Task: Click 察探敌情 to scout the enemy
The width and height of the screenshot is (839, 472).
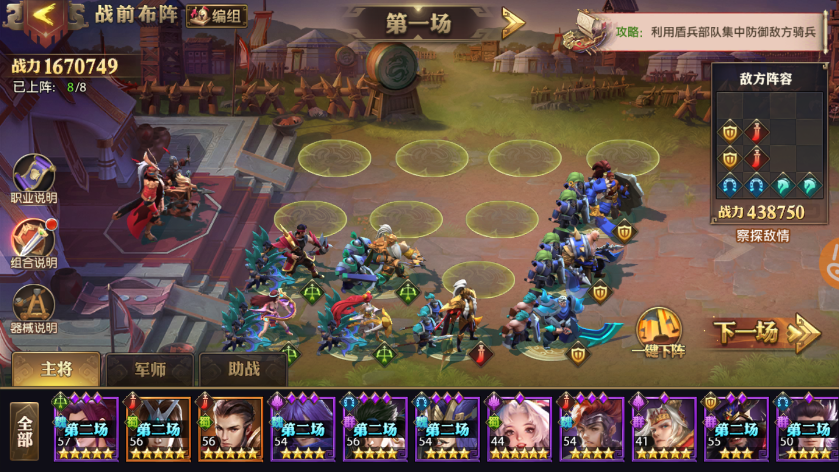Action: click(762, 236)
